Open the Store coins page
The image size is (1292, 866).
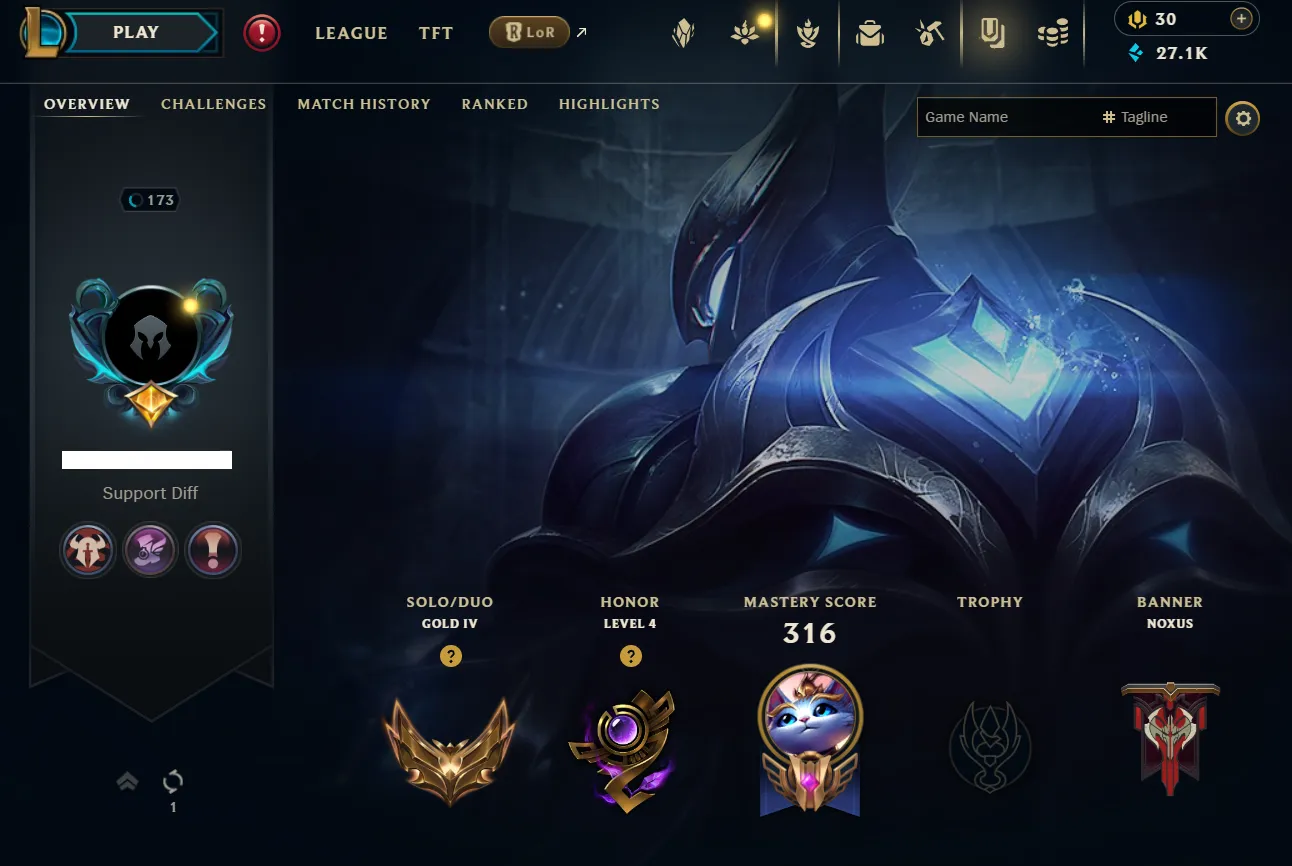[1052, 33]
